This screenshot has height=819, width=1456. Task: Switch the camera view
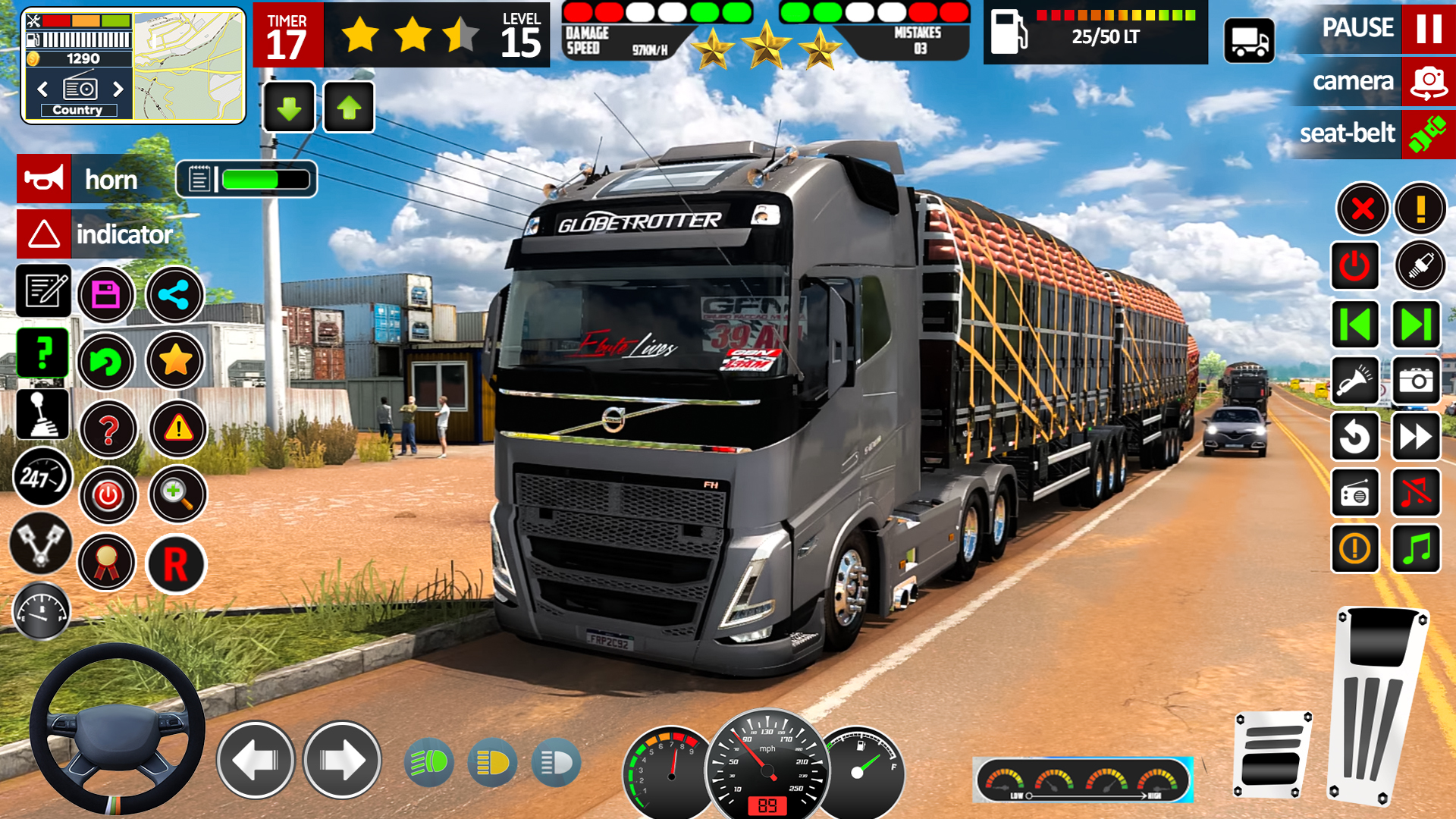click(x=1429, y=81)
